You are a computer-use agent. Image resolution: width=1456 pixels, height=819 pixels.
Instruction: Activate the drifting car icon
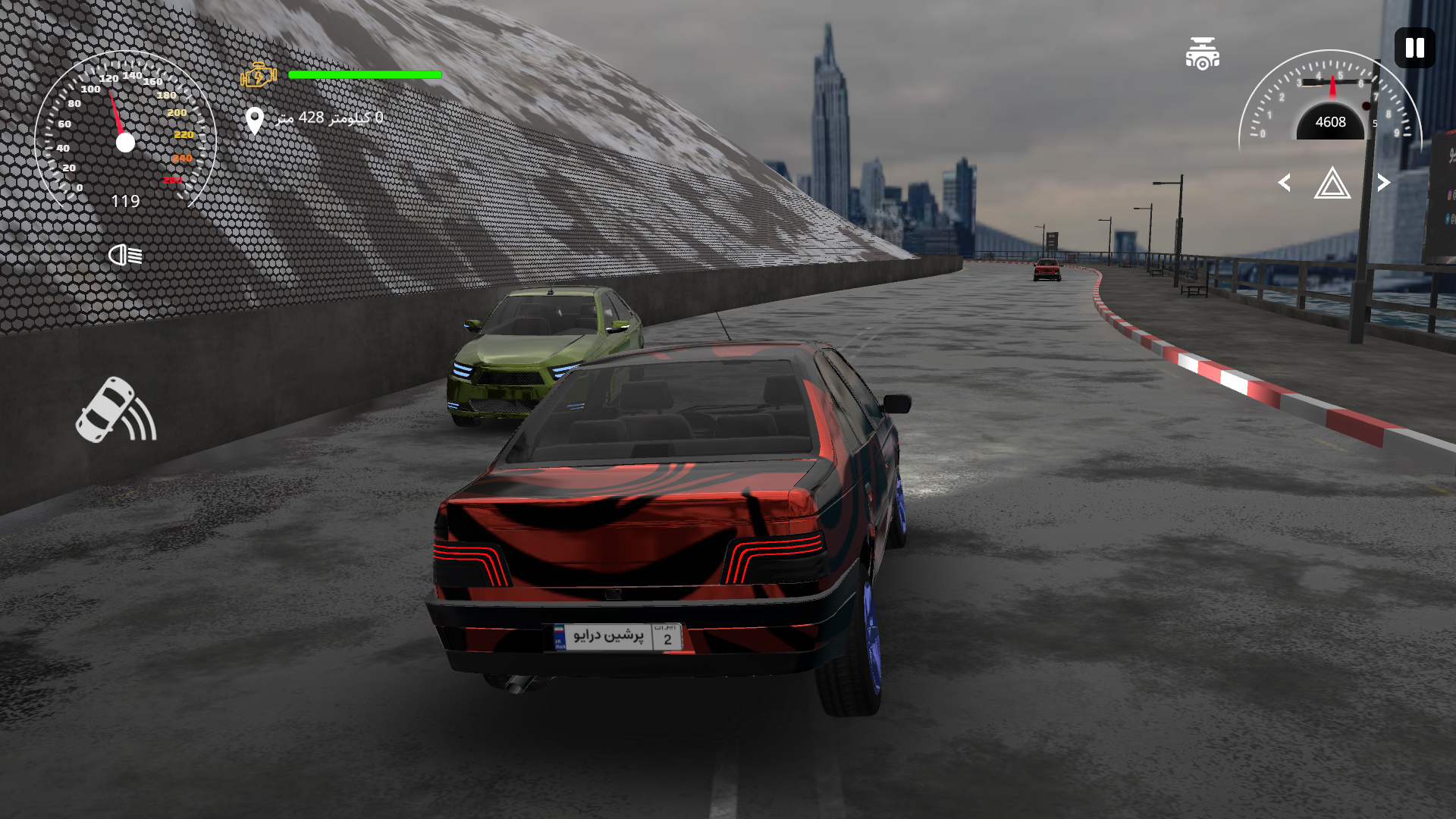coord(116,410)
